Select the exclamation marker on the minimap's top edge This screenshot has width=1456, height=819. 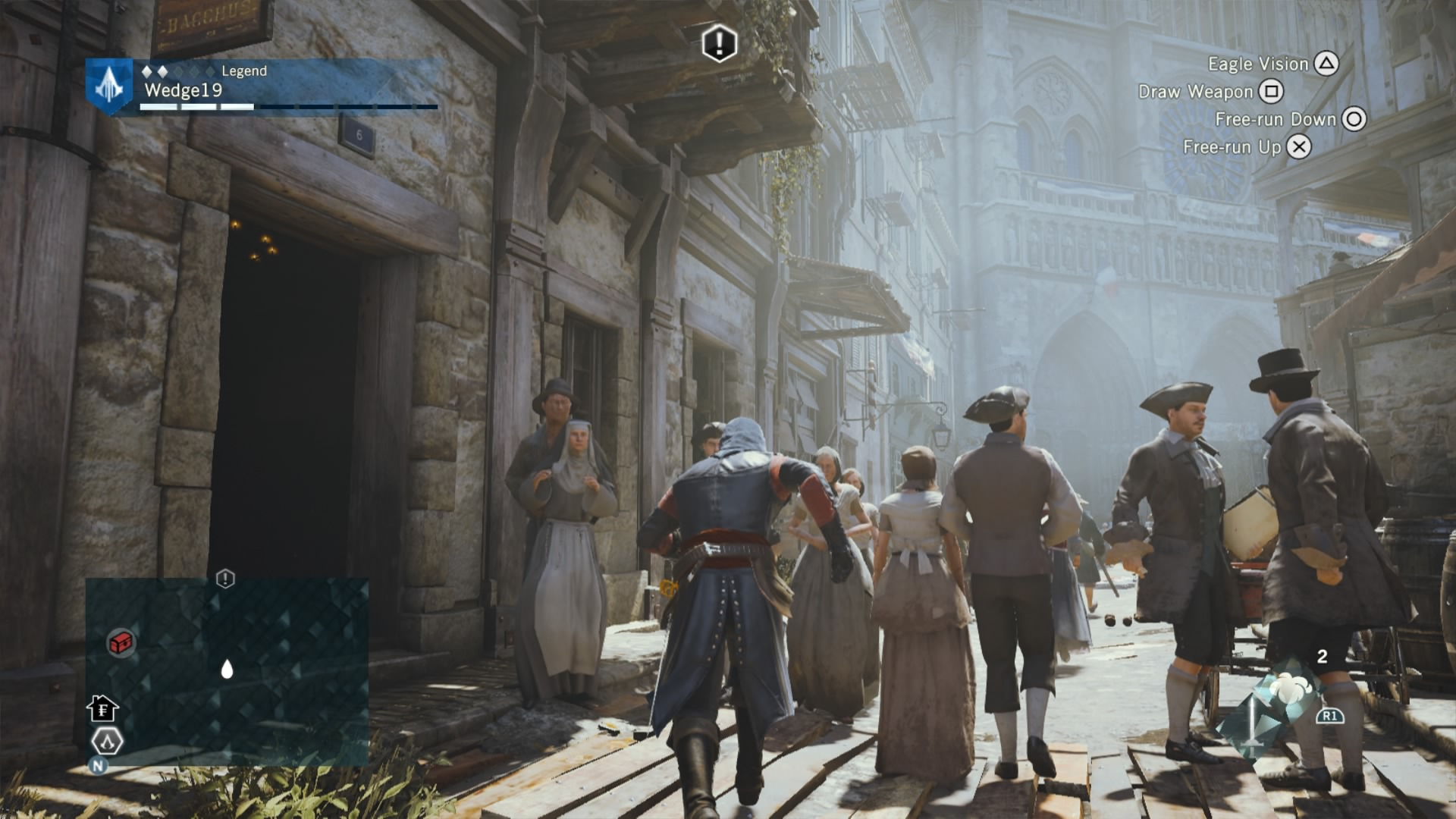pos(225,579)
